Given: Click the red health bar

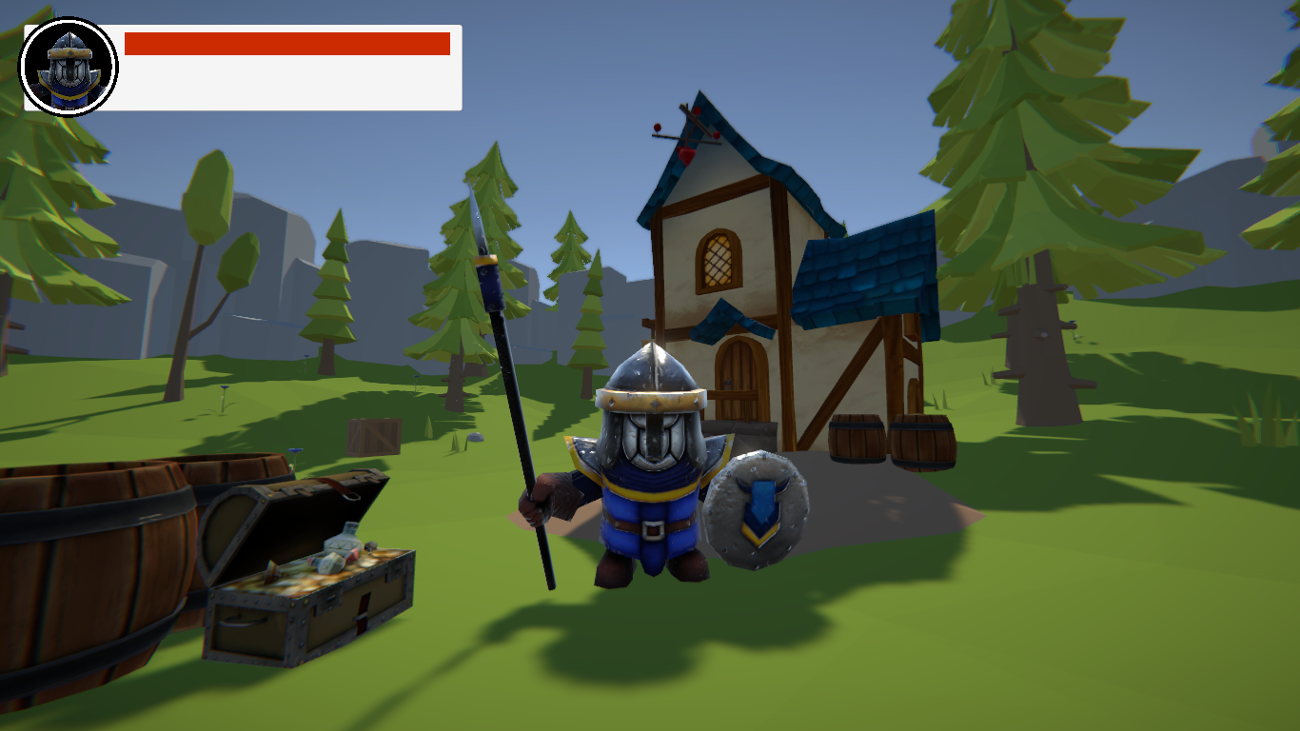Looking at the screenshot, I should point(290,41).
